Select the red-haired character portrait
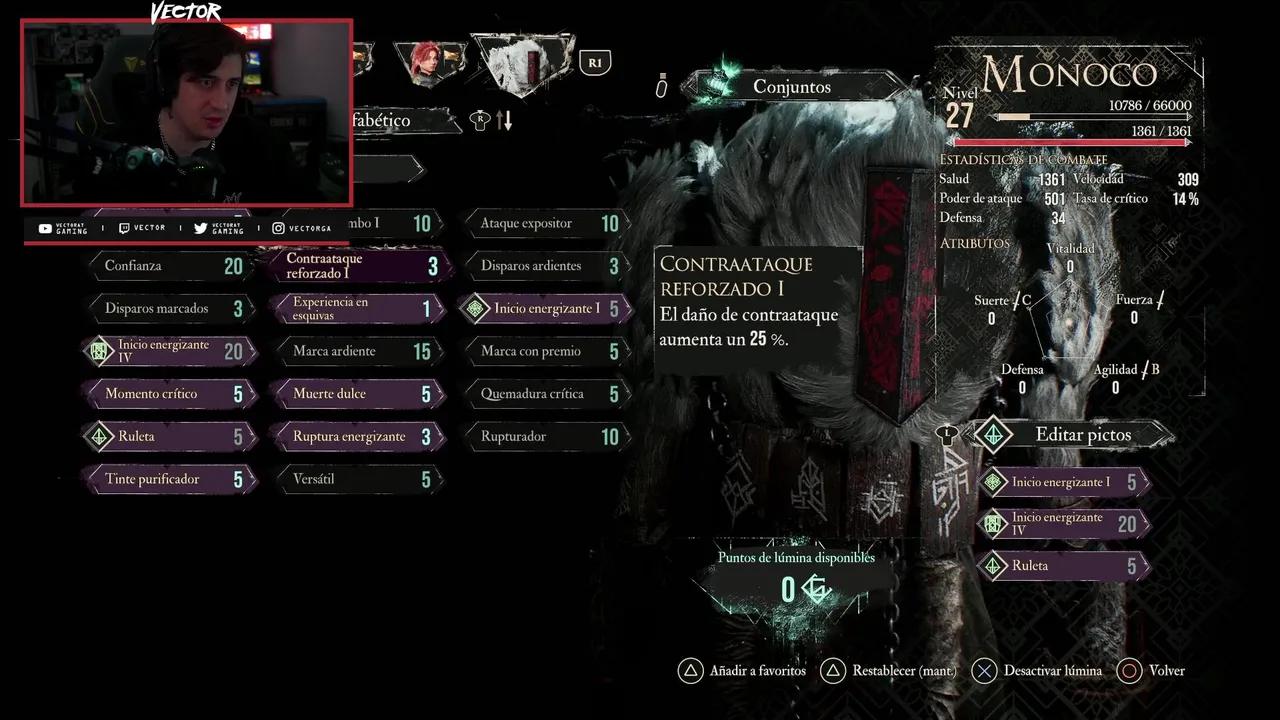This screenshot has height=720, width=1280. point(428,63)
